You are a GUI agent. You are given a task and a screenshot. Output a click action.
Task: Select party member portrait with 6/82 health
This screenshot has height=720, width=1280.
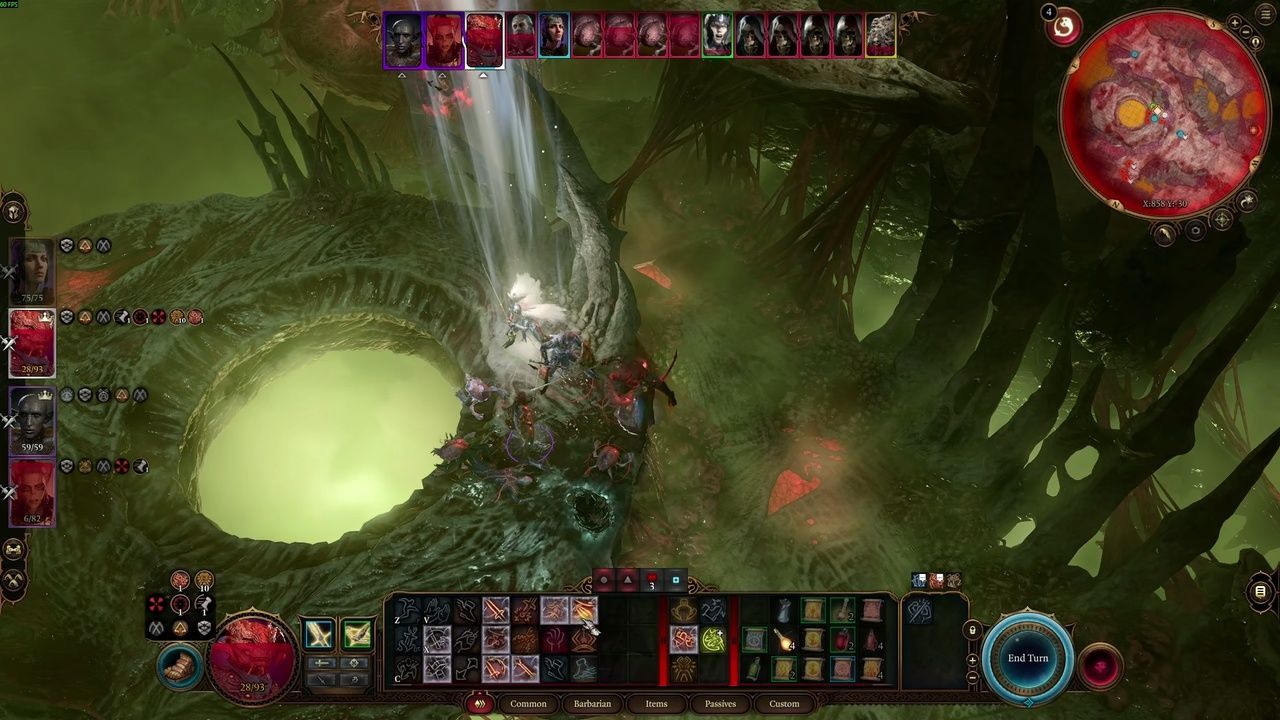[32, 492]
